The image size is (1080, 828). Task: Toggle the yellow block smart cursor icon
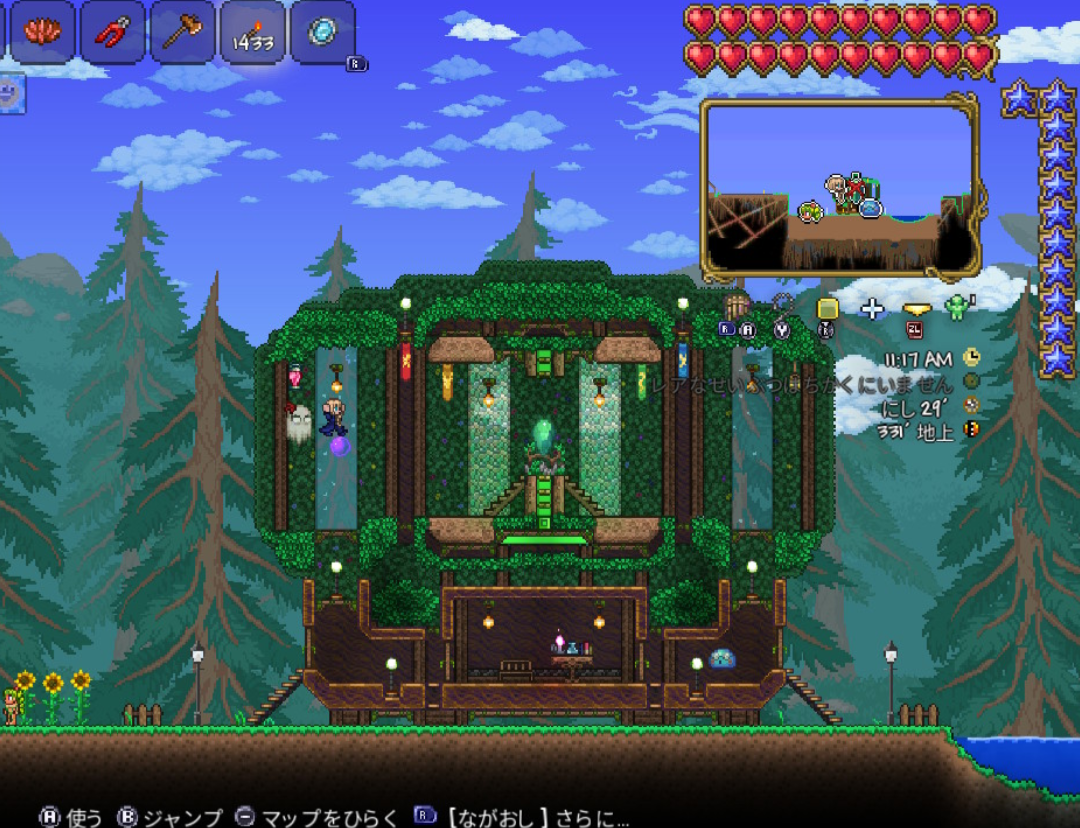tap(826, 309)
